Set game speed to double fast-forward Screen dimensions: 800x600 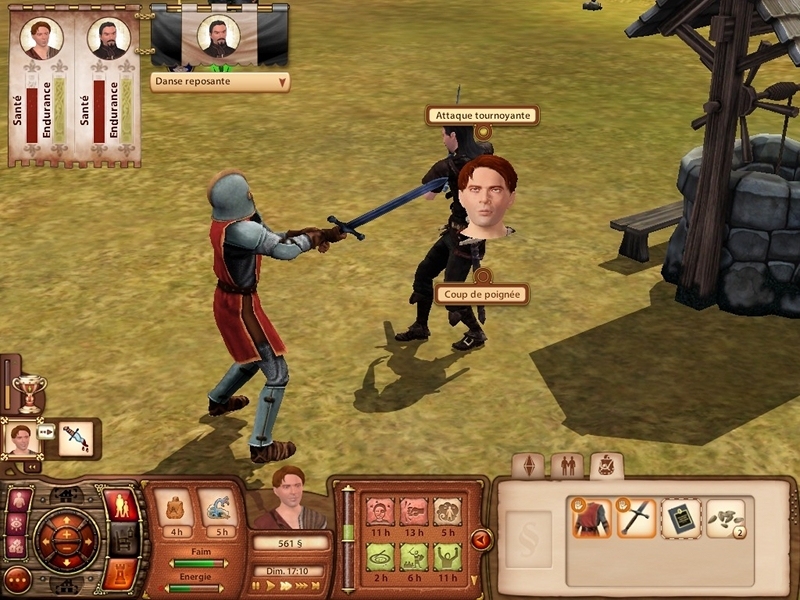click(x=285, y=586)
